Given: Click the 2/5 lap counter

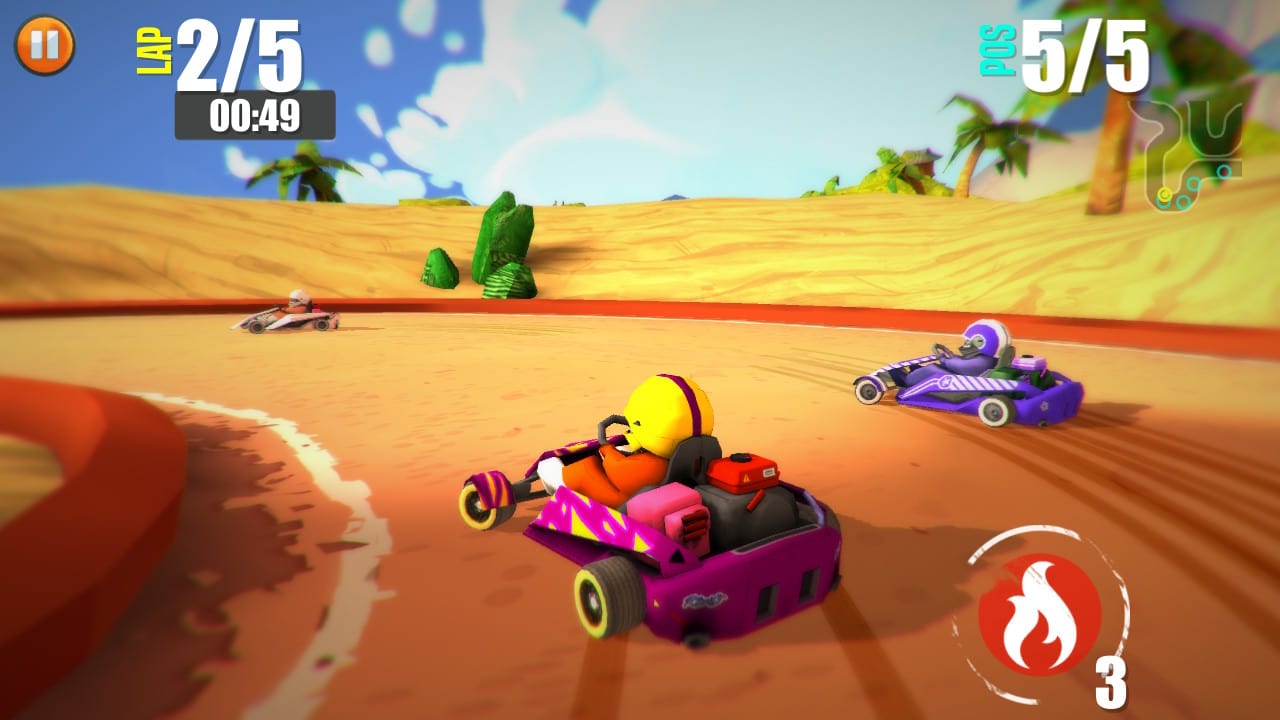Looking at the screenshot, I should pos(240,55).
